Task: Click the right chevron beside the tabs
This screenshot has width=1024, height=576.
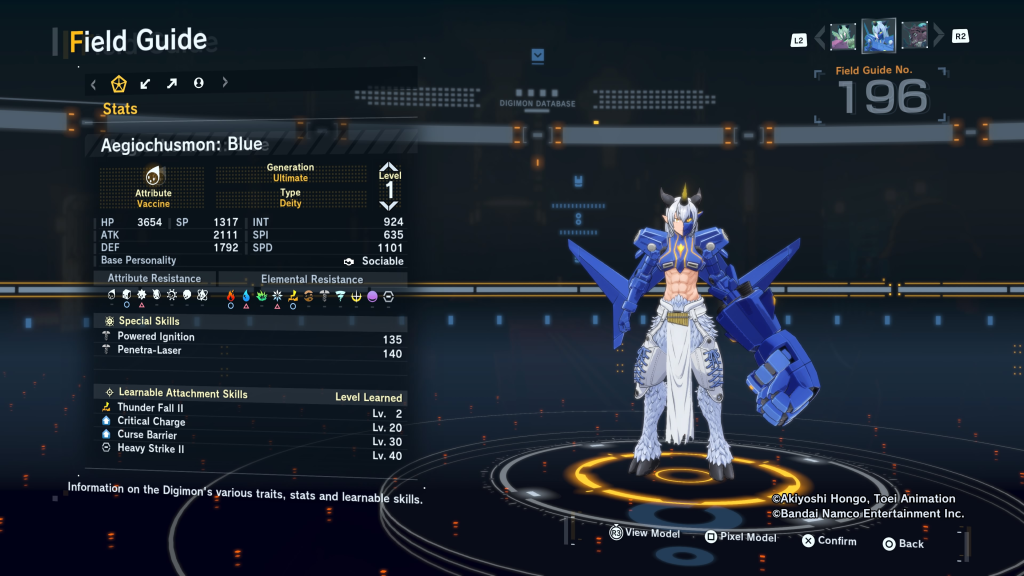Action: 225,83
